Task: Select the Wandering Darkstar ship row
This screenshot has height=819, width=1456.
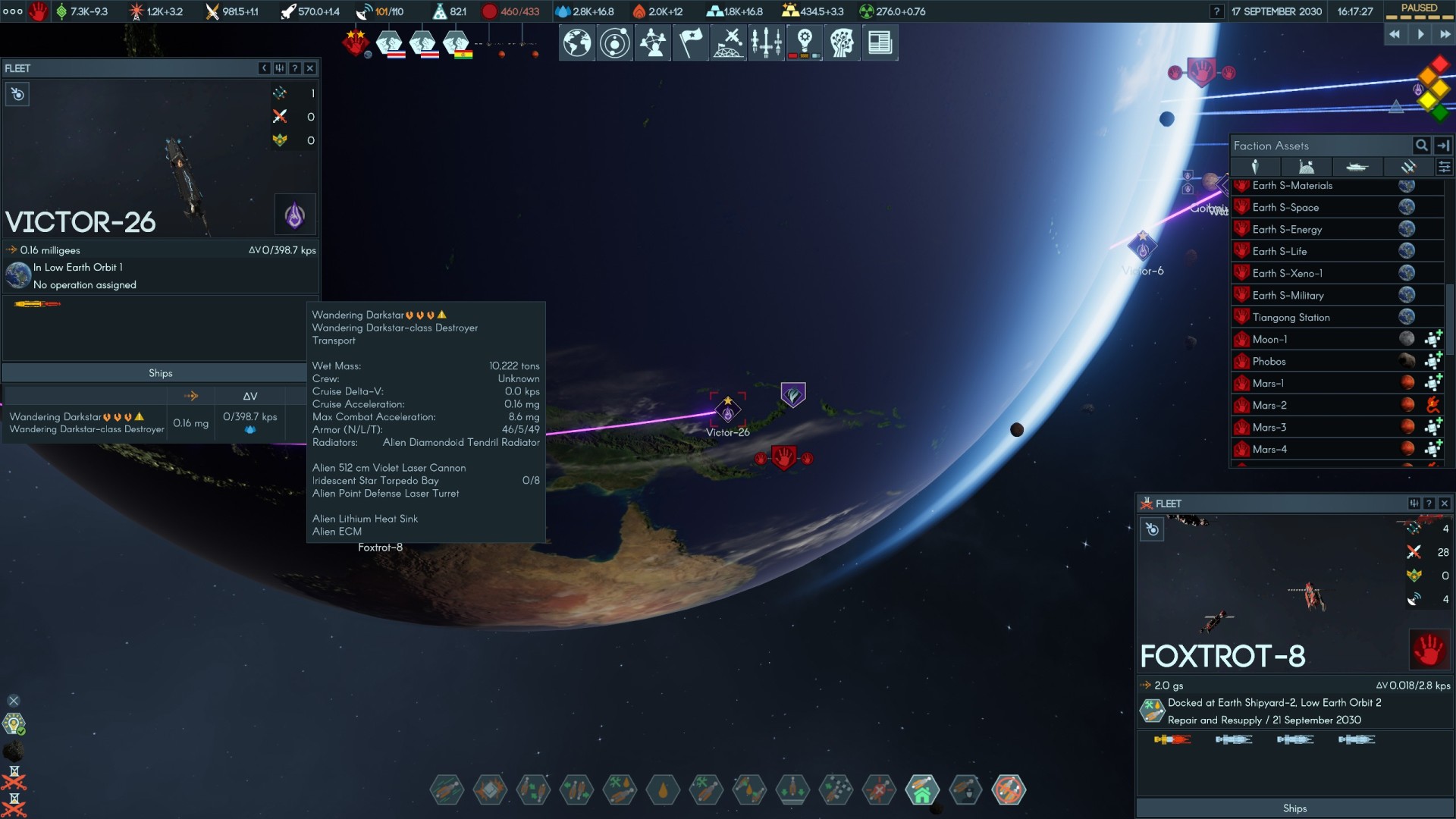Action: [86, 422]
